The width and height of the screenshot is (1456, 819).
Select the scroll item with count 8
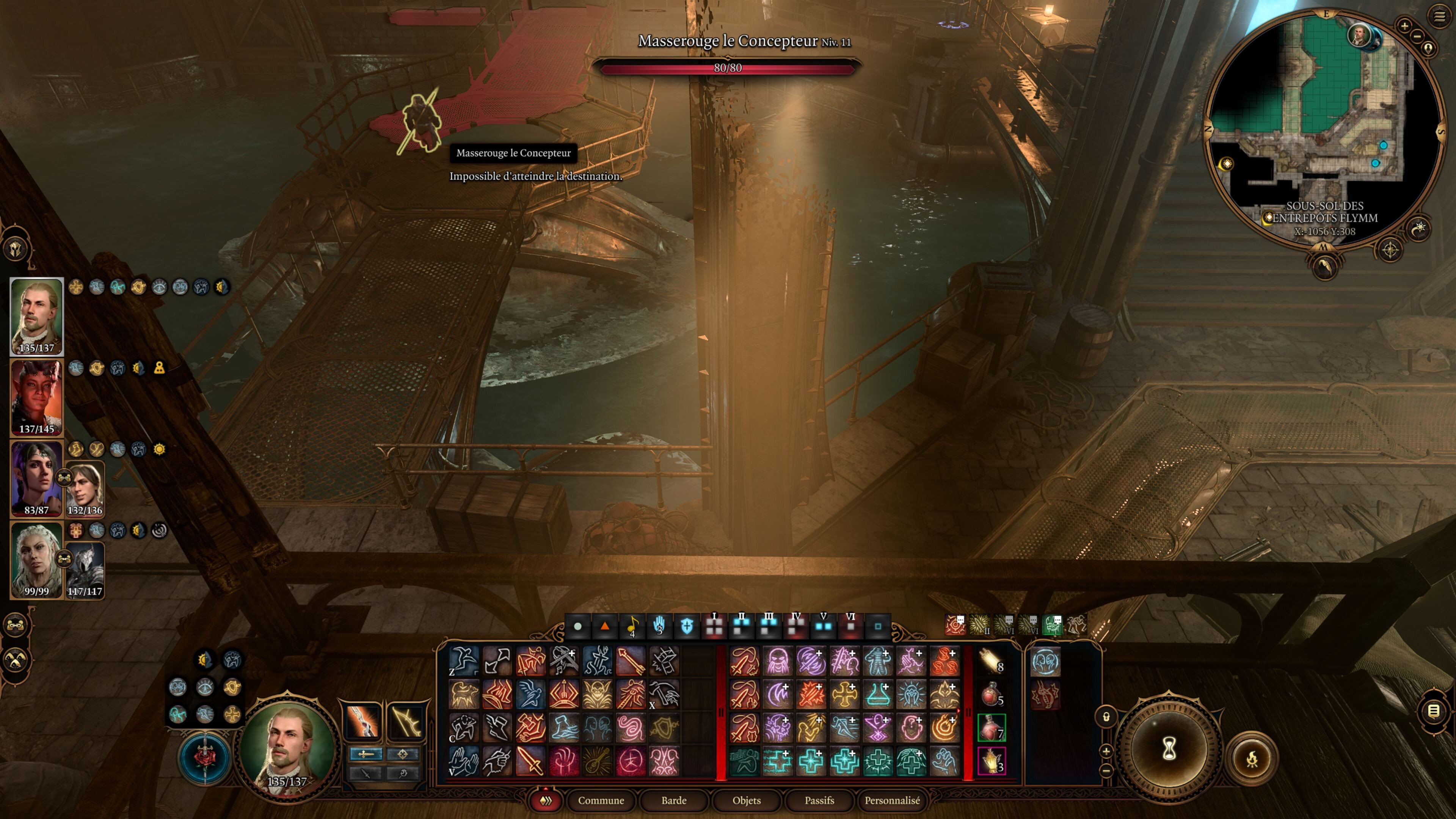(x=992, y=661)
